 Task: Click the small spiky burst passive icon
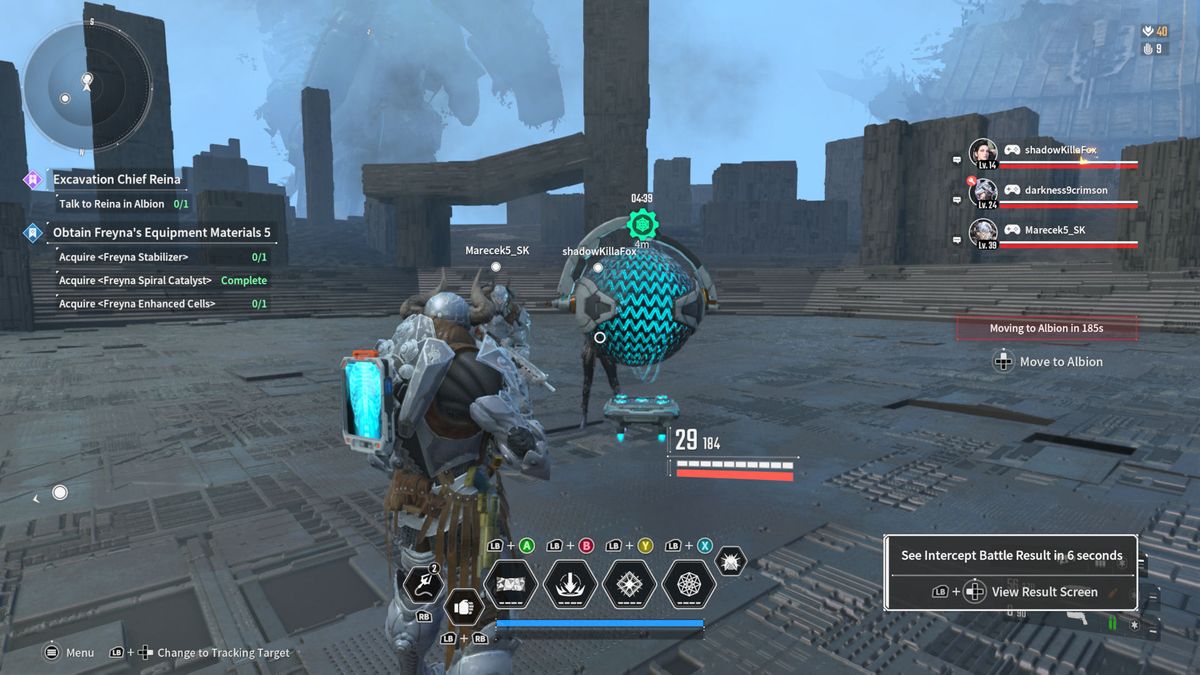(731, 562)
